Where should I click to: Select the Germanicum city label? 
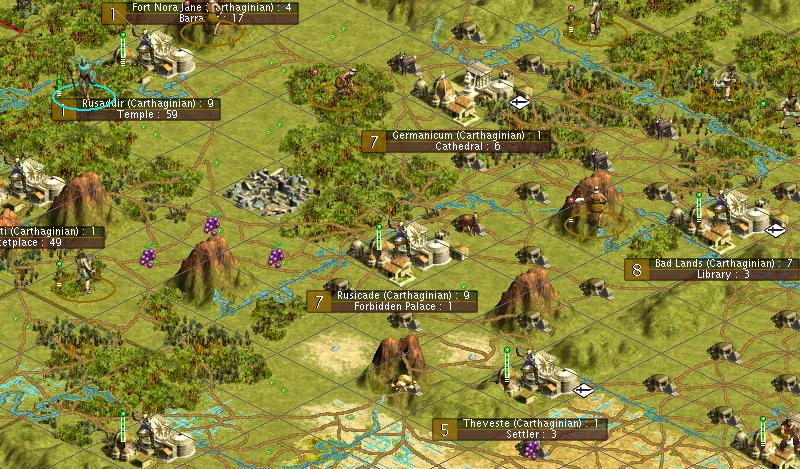point(467,135)
